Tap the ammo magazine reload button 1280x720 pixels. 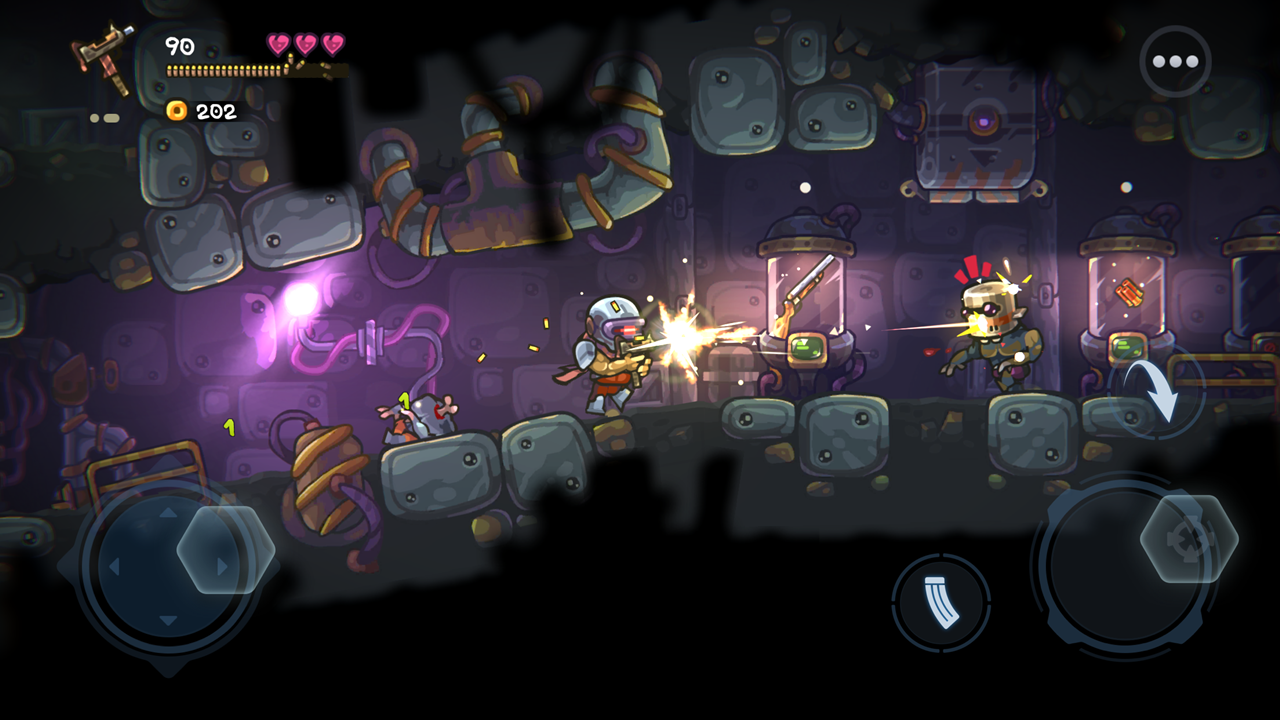pos(940,603)
